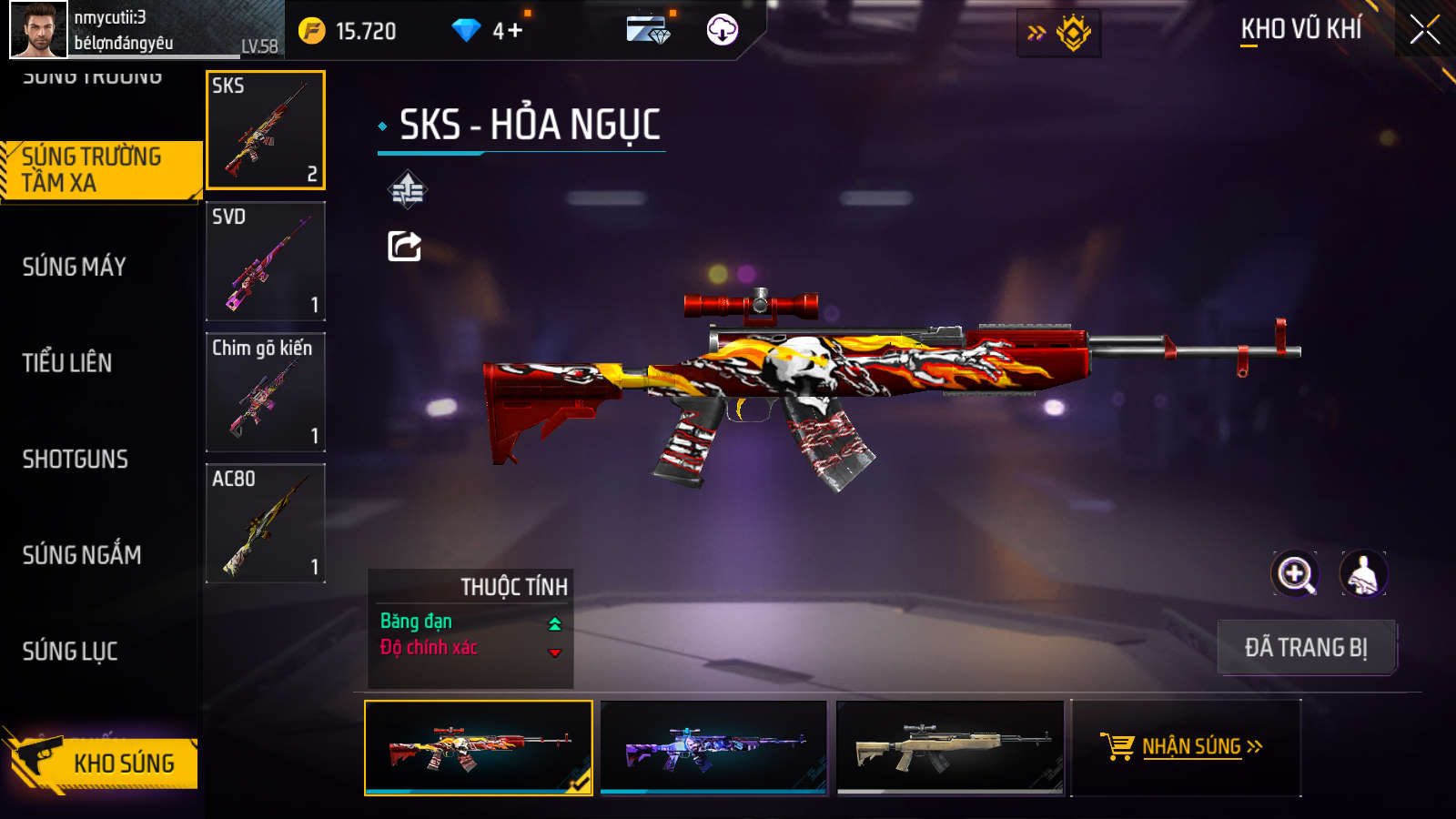Switch to Tiểu Liên category
1456x819 pixels.
(67, 363)
